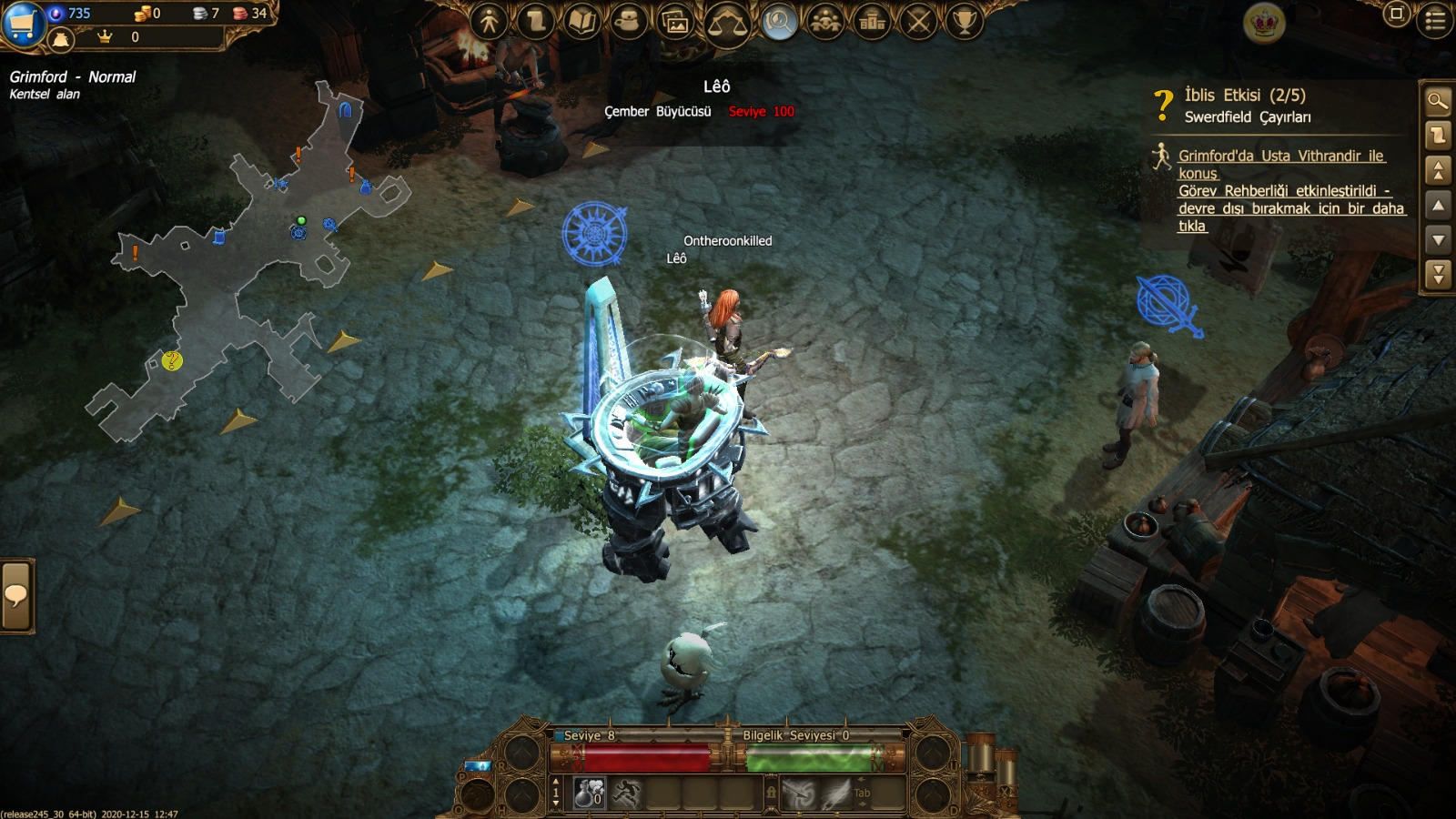The width and height of the screenshot is (1456, 819).
Task: Open the chat speech bubble button
Action: 16,596
